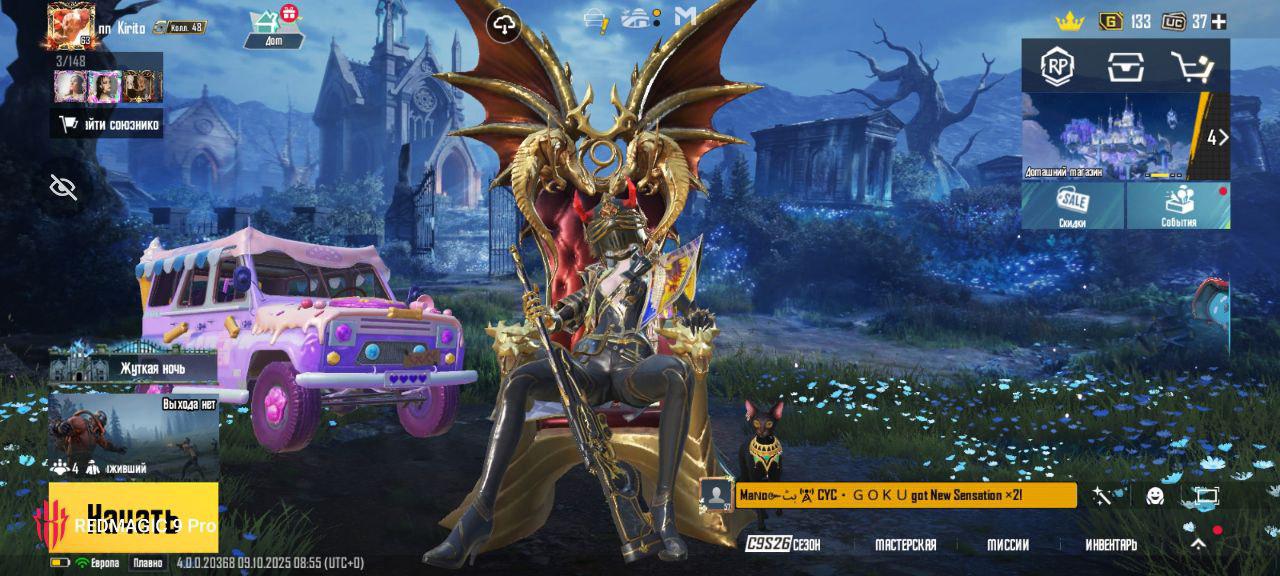The image size is (1280, 576).
Task: Open the emote smiley face icon
Action: click(1155, 496)
